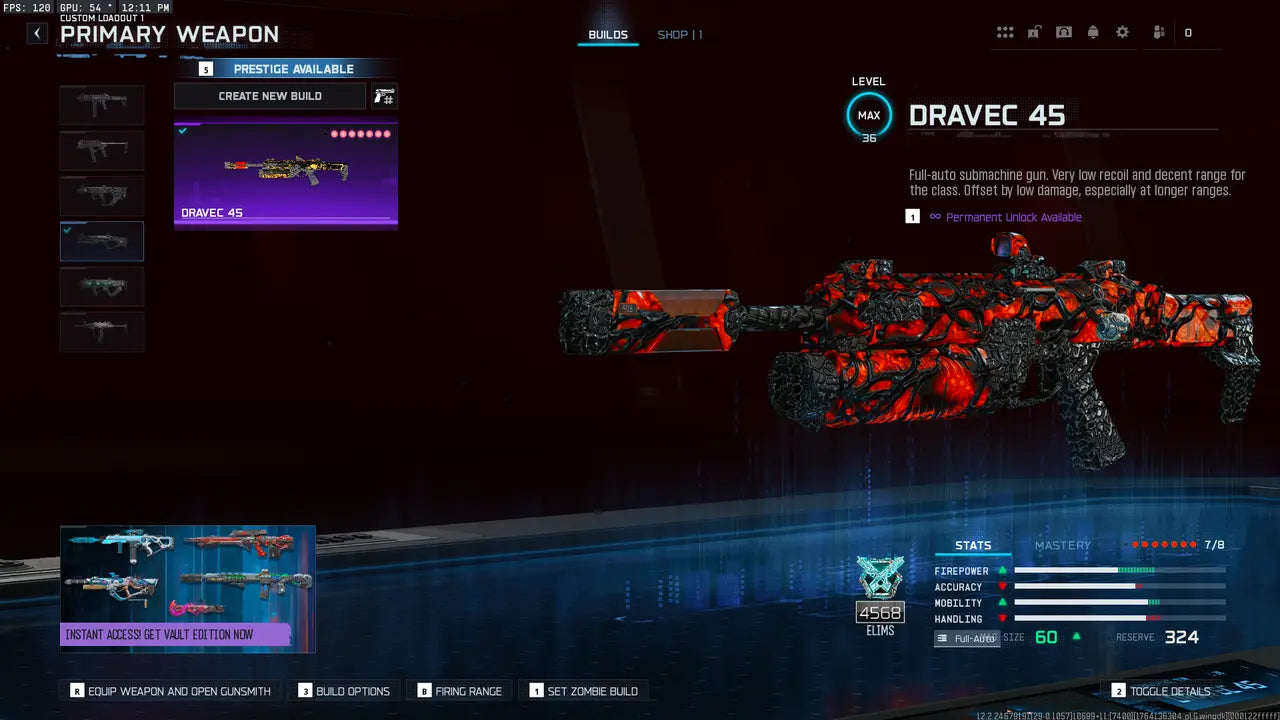The height and width of the screenshot is (720, 1280).
Task: Click the back arrow next to Primary Weapon
Action: (x=36, y=33)
